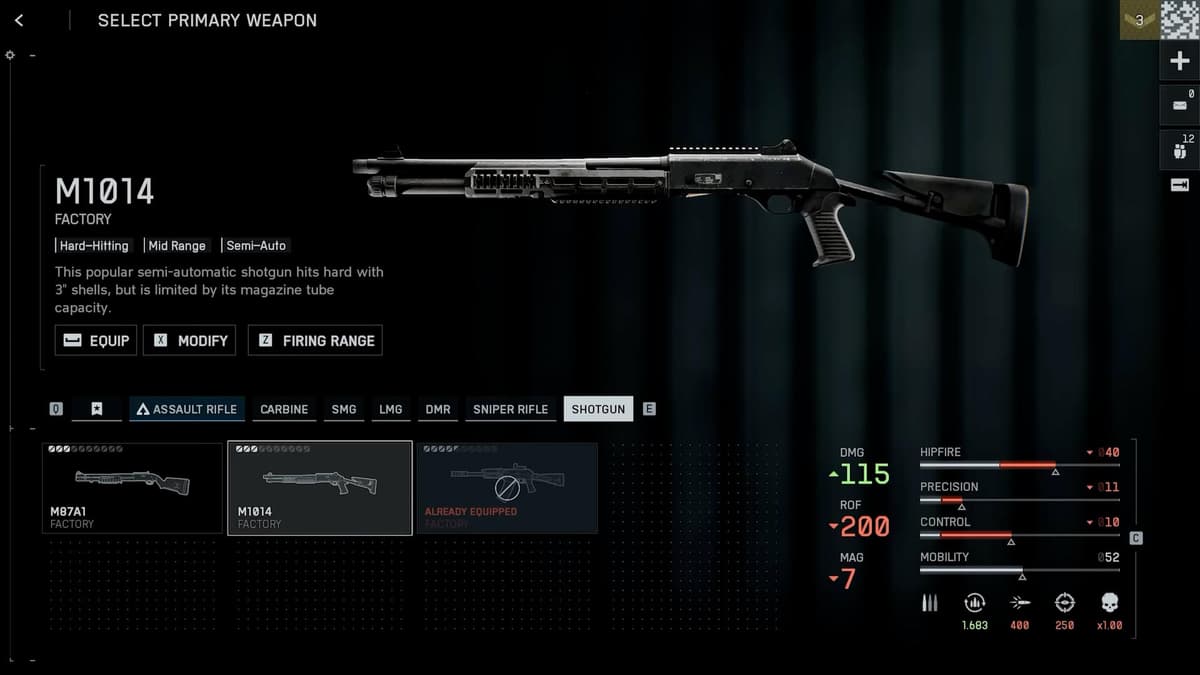The height and width of the screenshot is (675, 1200).
Task: Open the squad members icon
Action: click(1179, 150)
